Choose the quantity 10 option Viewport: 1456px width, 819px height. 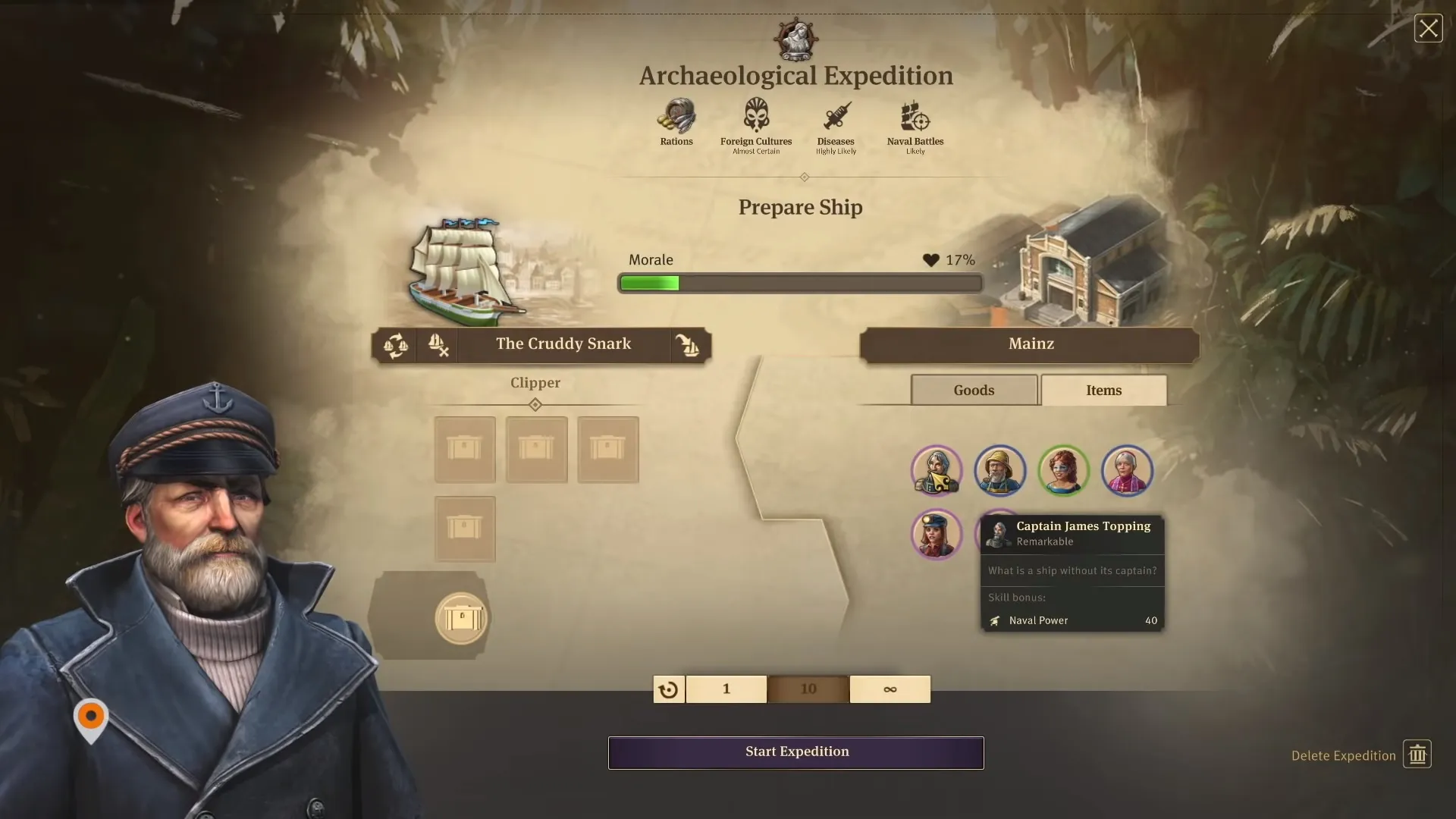pyautogui.click(x=808, y=689)
